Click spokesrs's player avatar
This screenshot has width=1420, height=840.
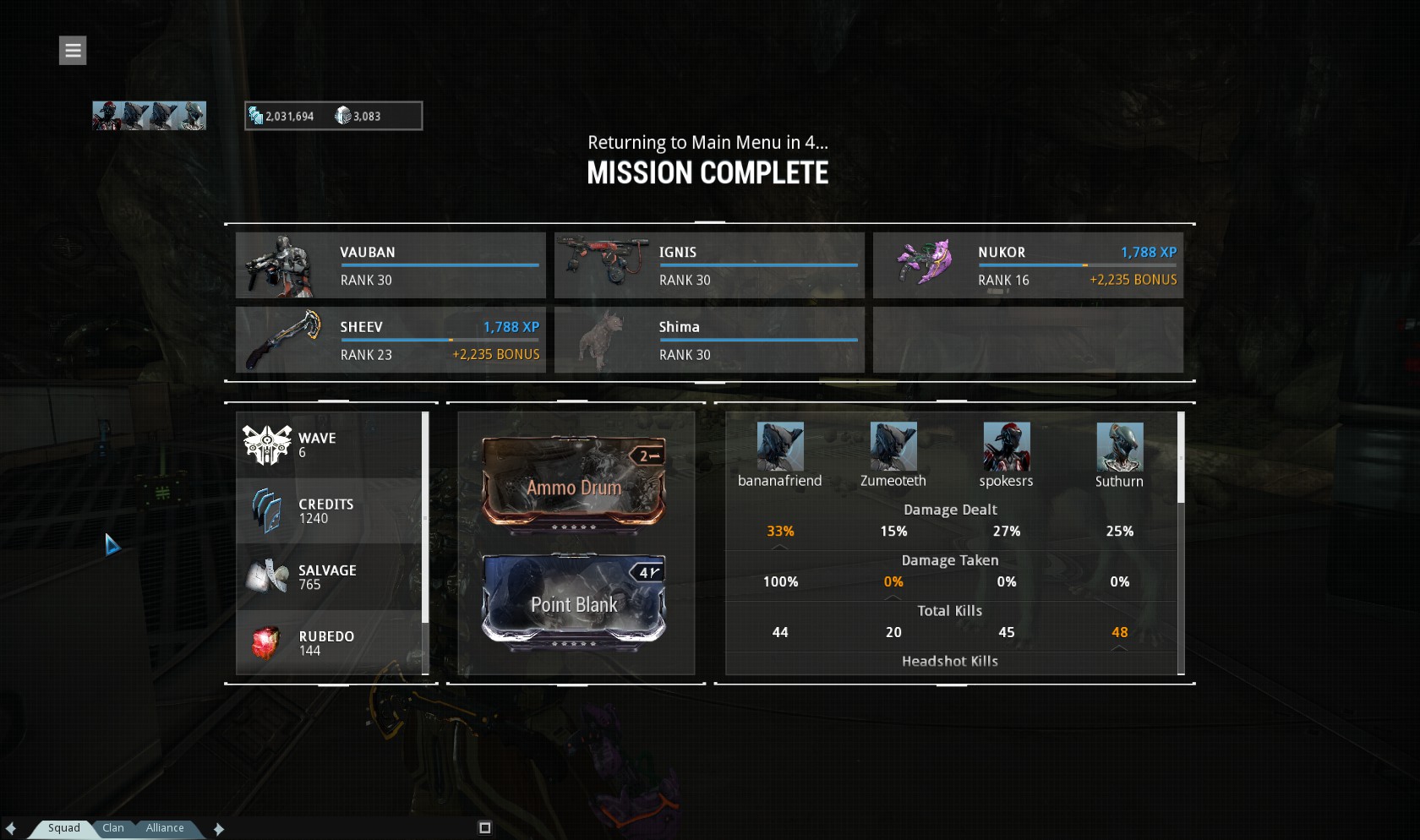coord(1006,446)
